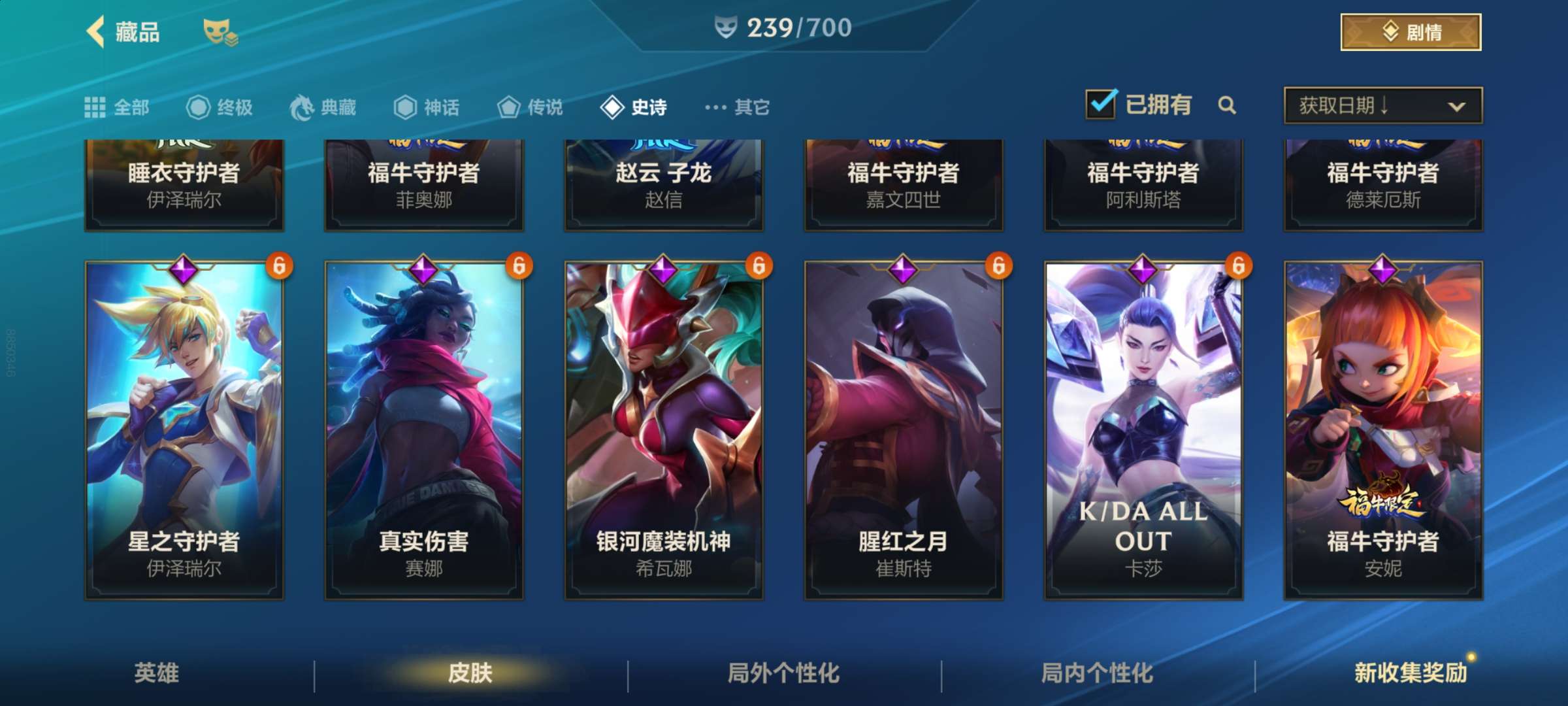The width and height of the screenshot is (1568, 706).
Task: Filter skins by 终极 rarity
Action: click(220, 107)
